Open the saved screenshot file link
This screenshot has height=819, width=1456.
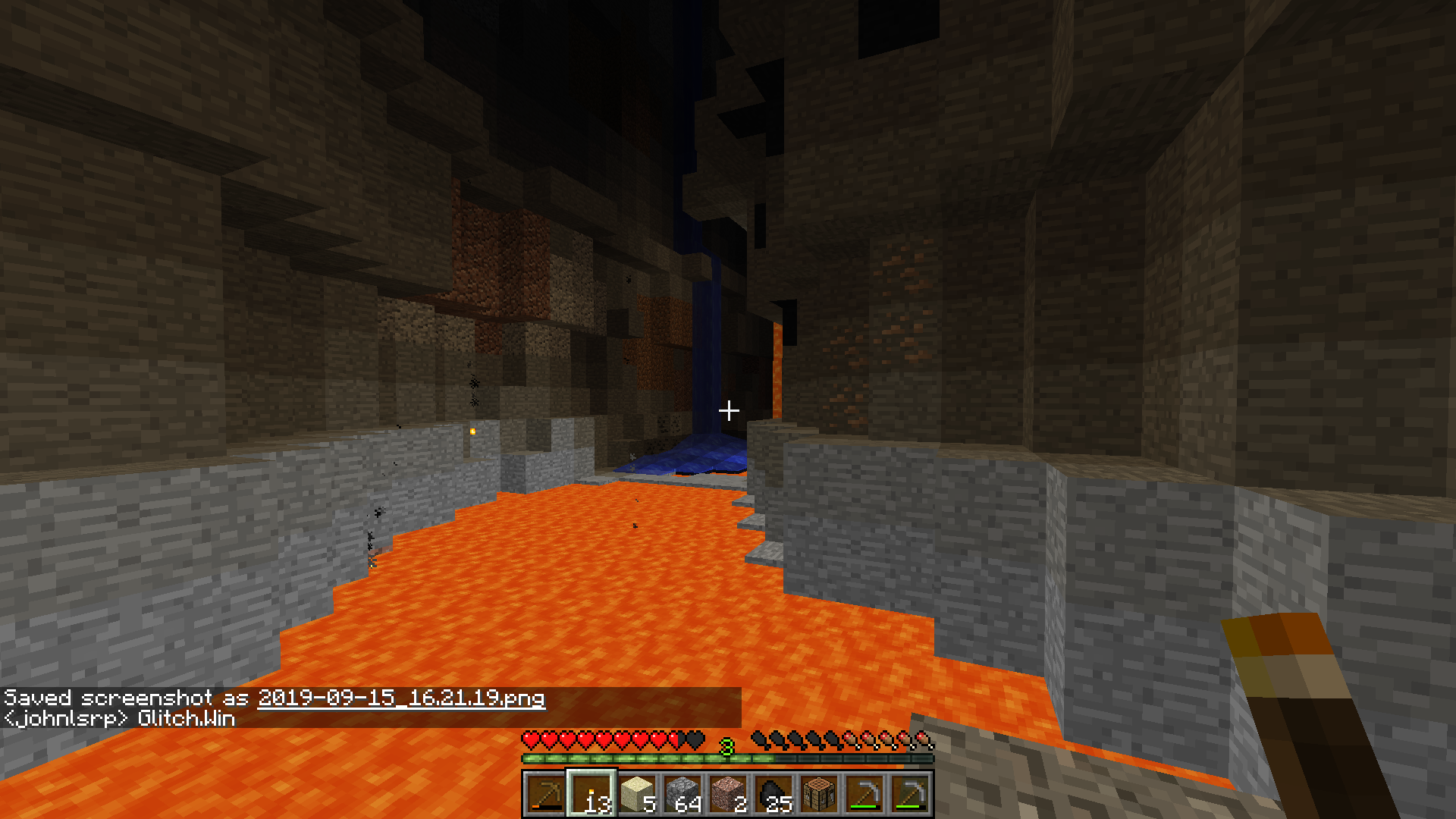tap(401, 698)
